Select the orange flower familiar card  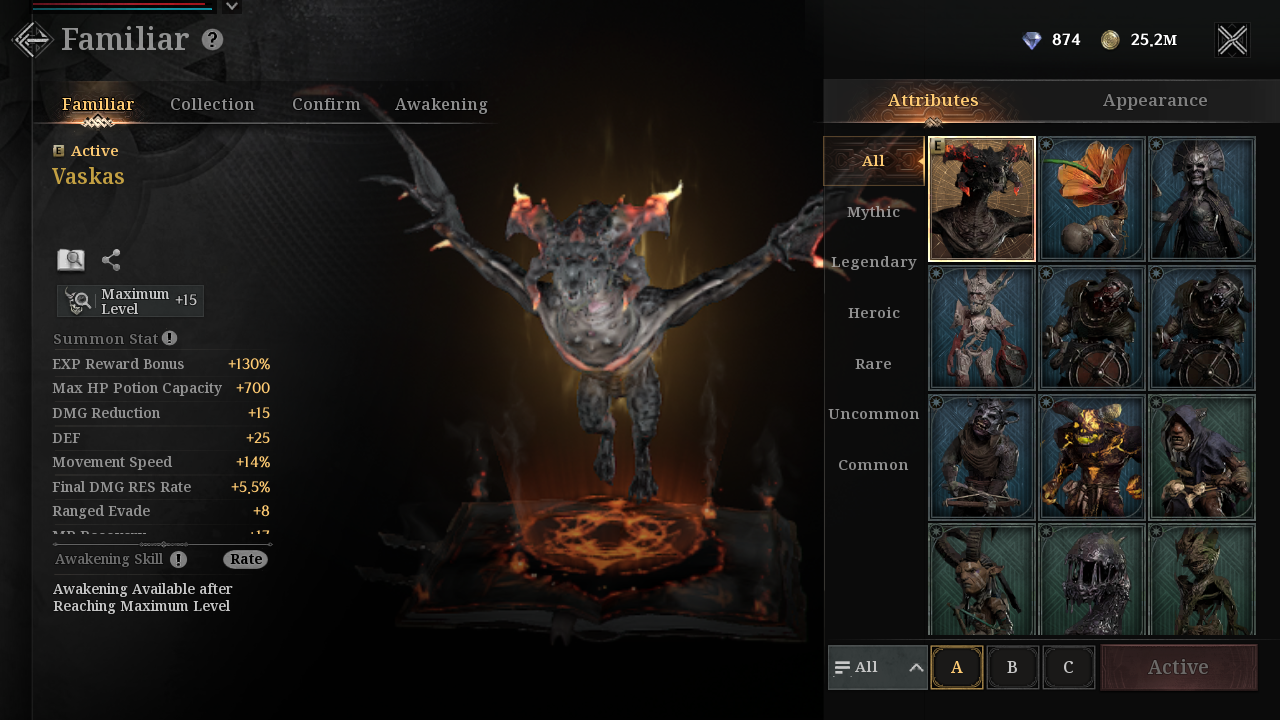[1092, 199]
